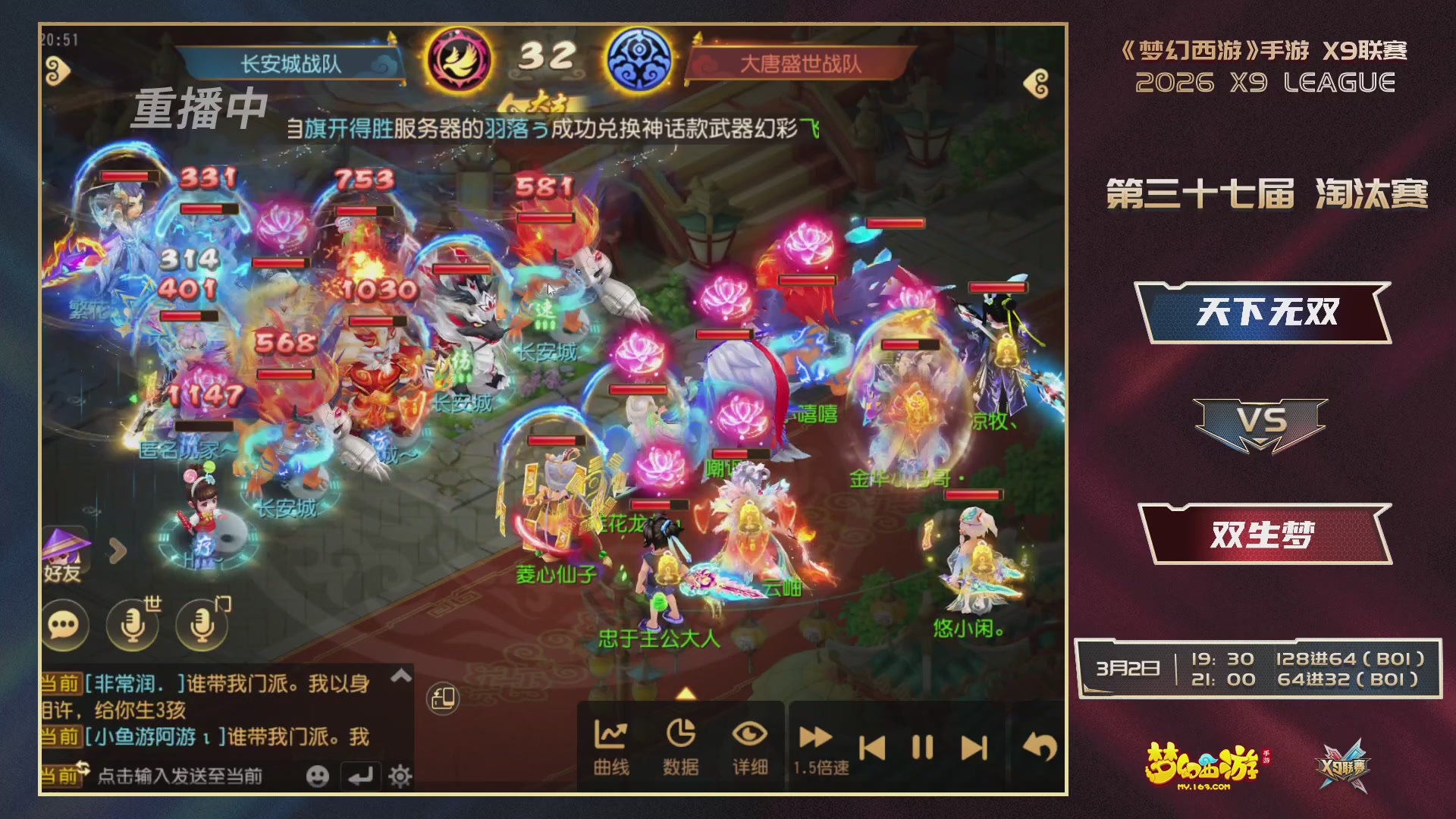1456x819 pixels.
Task: Open the chat bubble icon
Action: 67,626
